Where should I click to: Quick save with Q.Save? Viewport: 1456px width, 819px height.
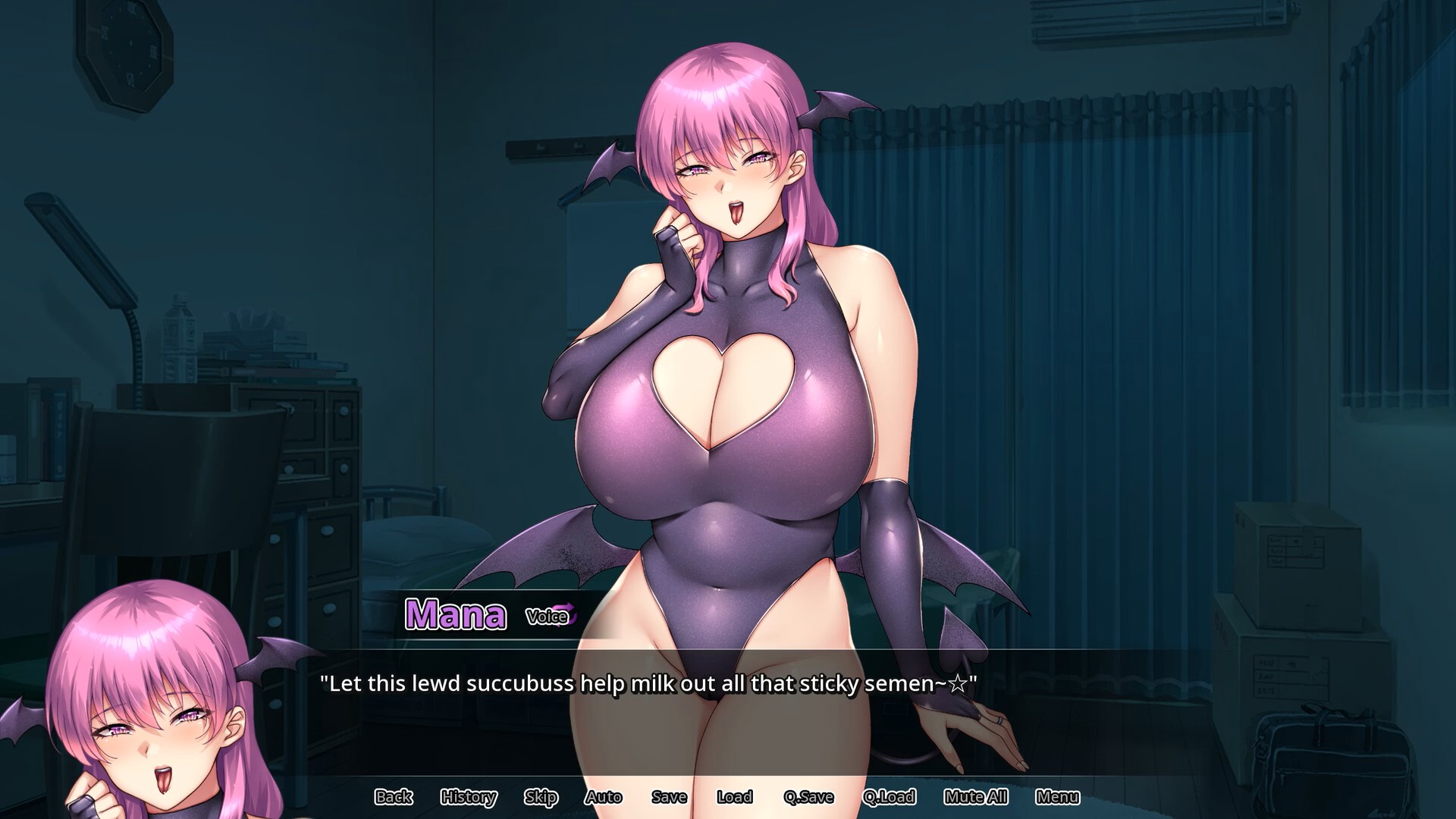click(808, 797)
